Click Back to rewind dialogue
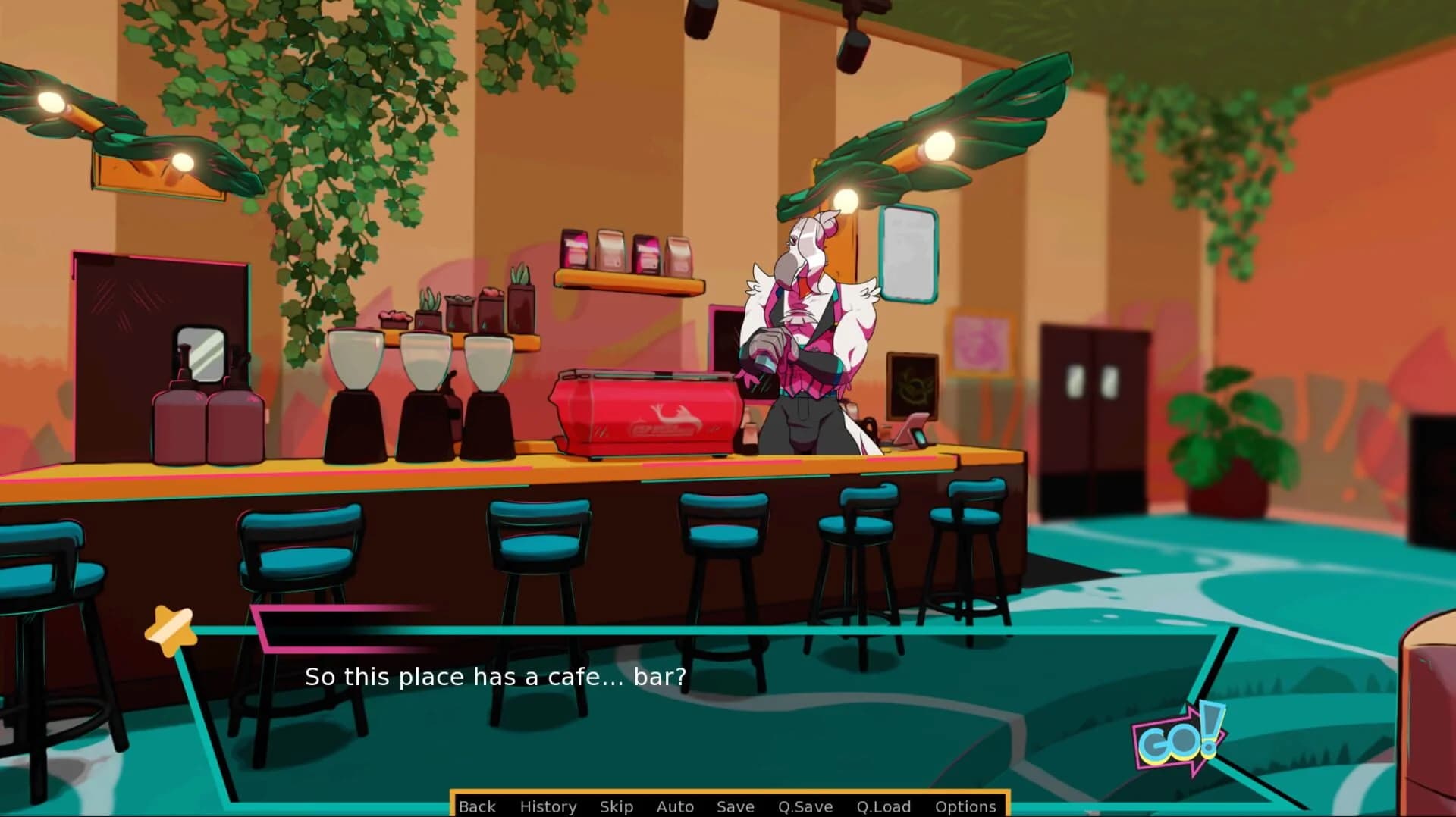 476,806
